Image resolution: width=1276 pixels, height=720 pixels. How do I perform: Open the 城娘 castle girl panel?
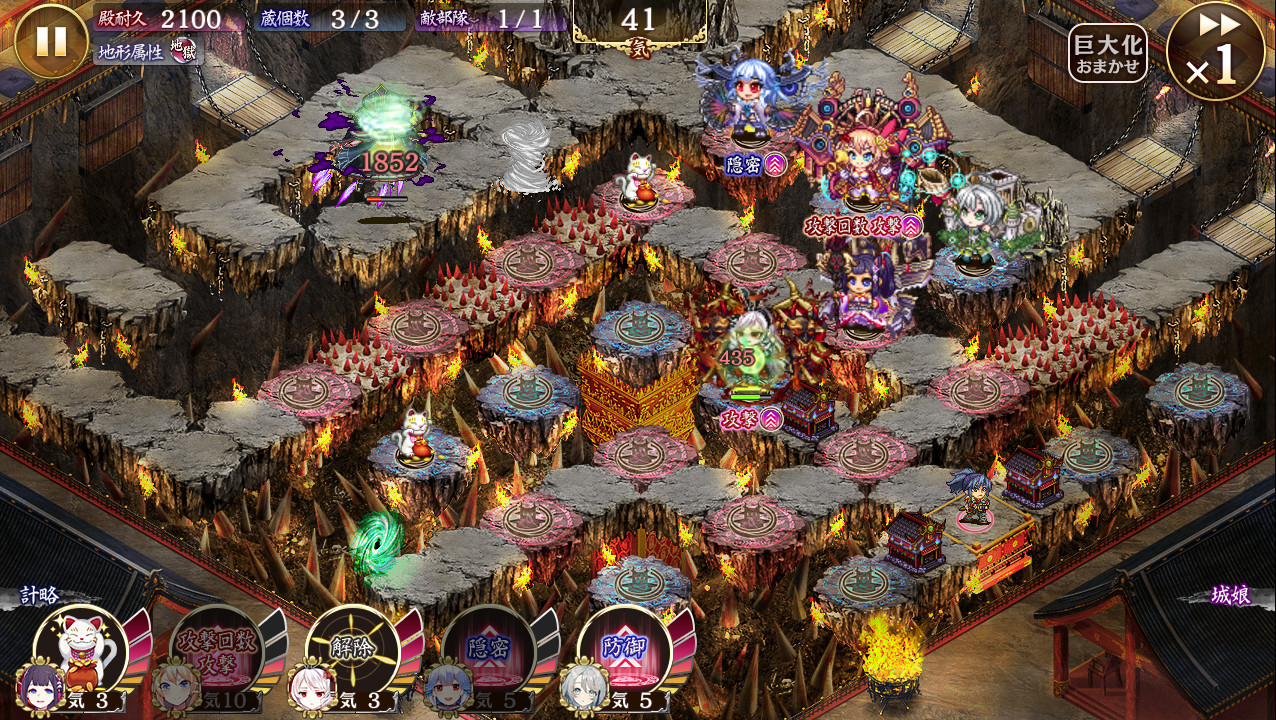[x=1229, y=595]
